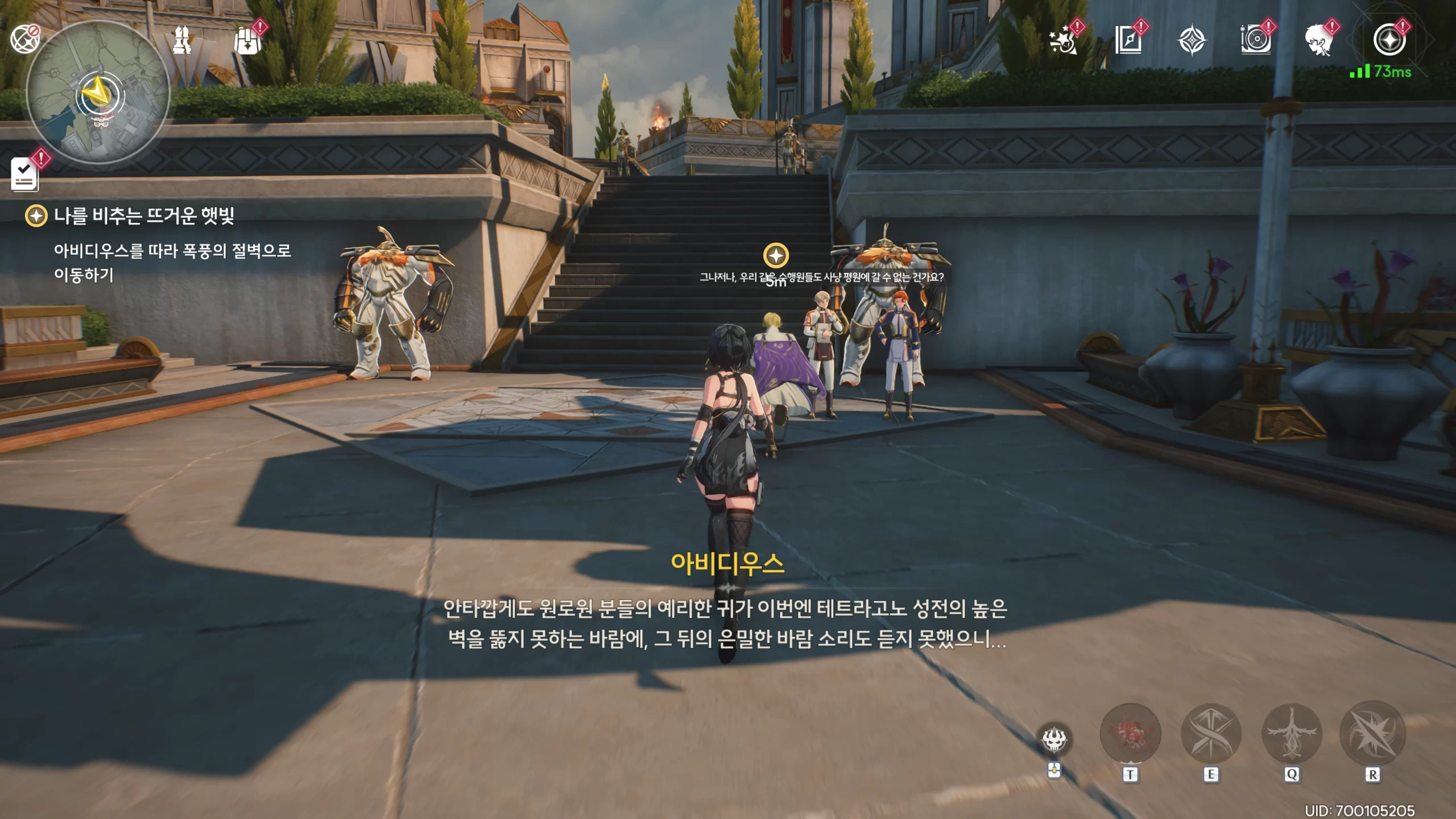The height and width of the screenshot is (819, 1456).
Task: Open the record player battle pass icon
Action: [x=1256, y=40]
